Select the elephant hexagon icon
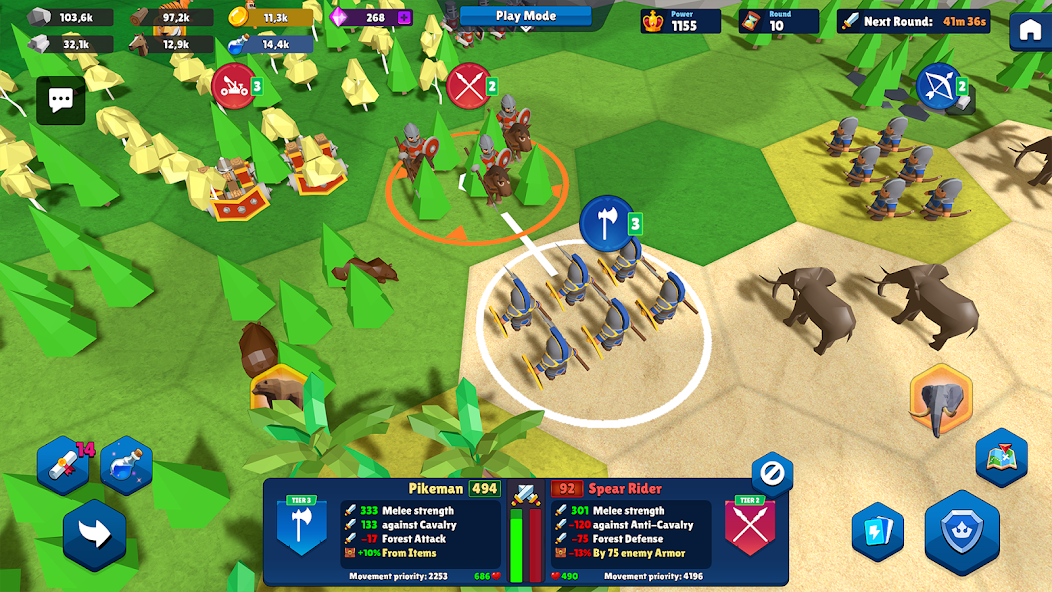This screenshot has width=1052, height=592. tap(940, 400)
